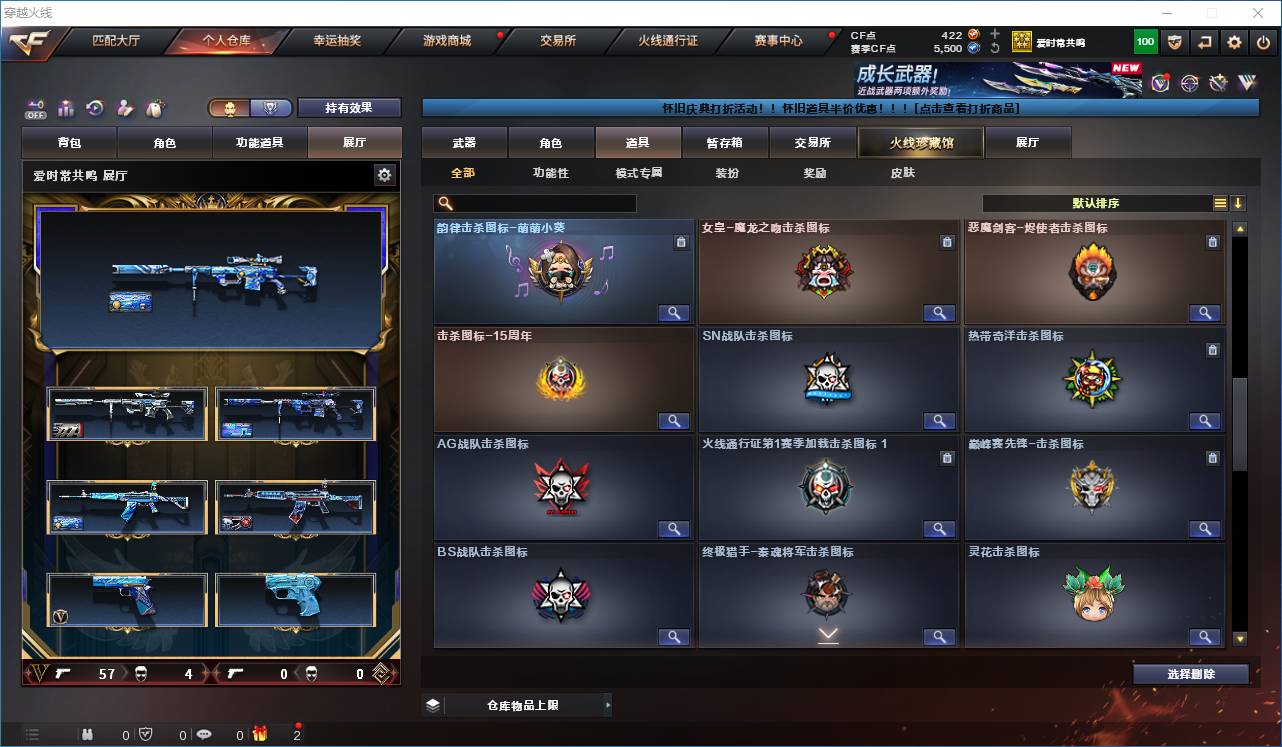This screenshot has height=747, width=1282.
Task: Switch to the 火线珍藏馆 tab
Action: tap(919, 142)
